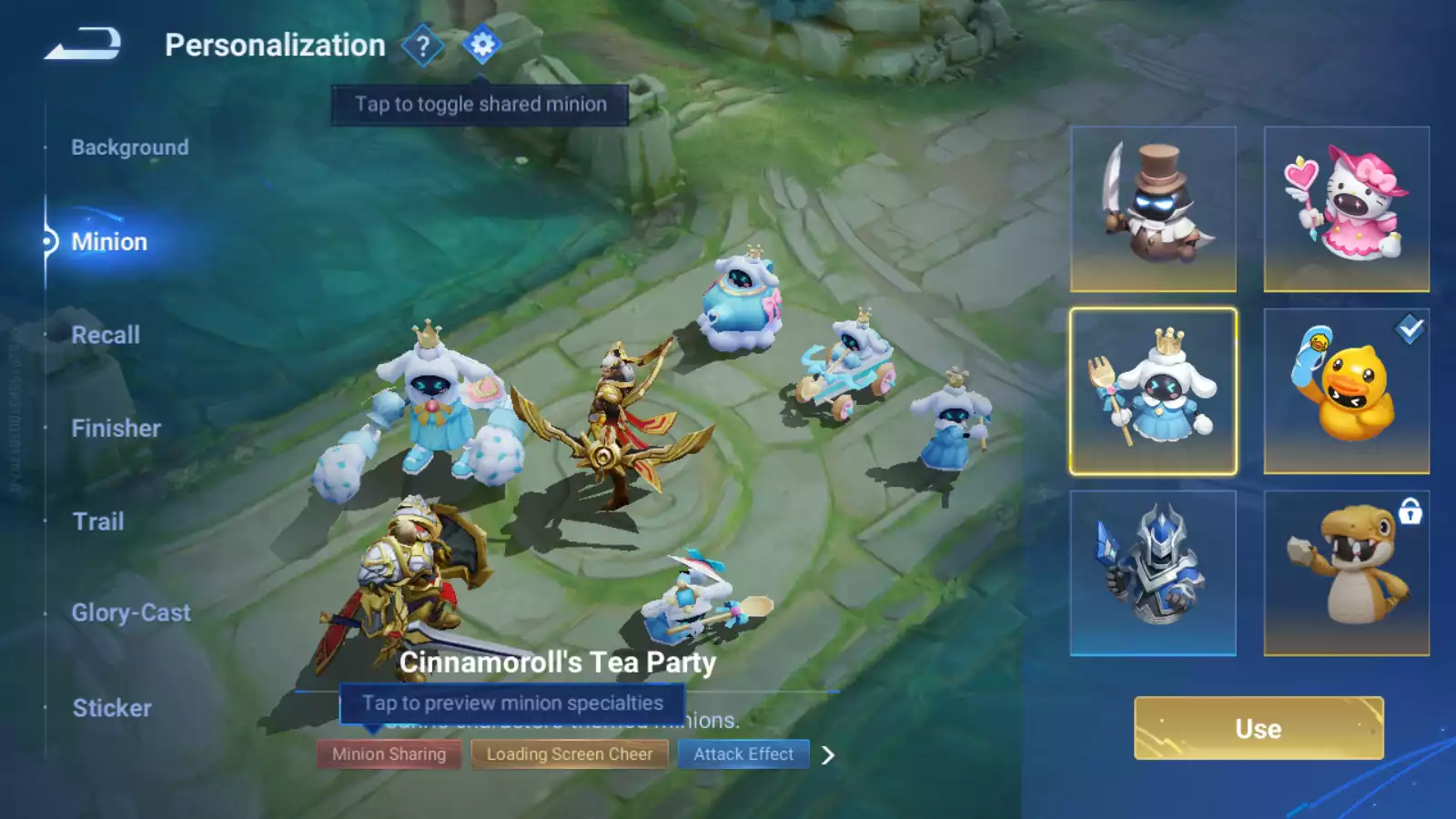Show the Glory-Cast tab
1456x819 pixels.
pos(131,613)
